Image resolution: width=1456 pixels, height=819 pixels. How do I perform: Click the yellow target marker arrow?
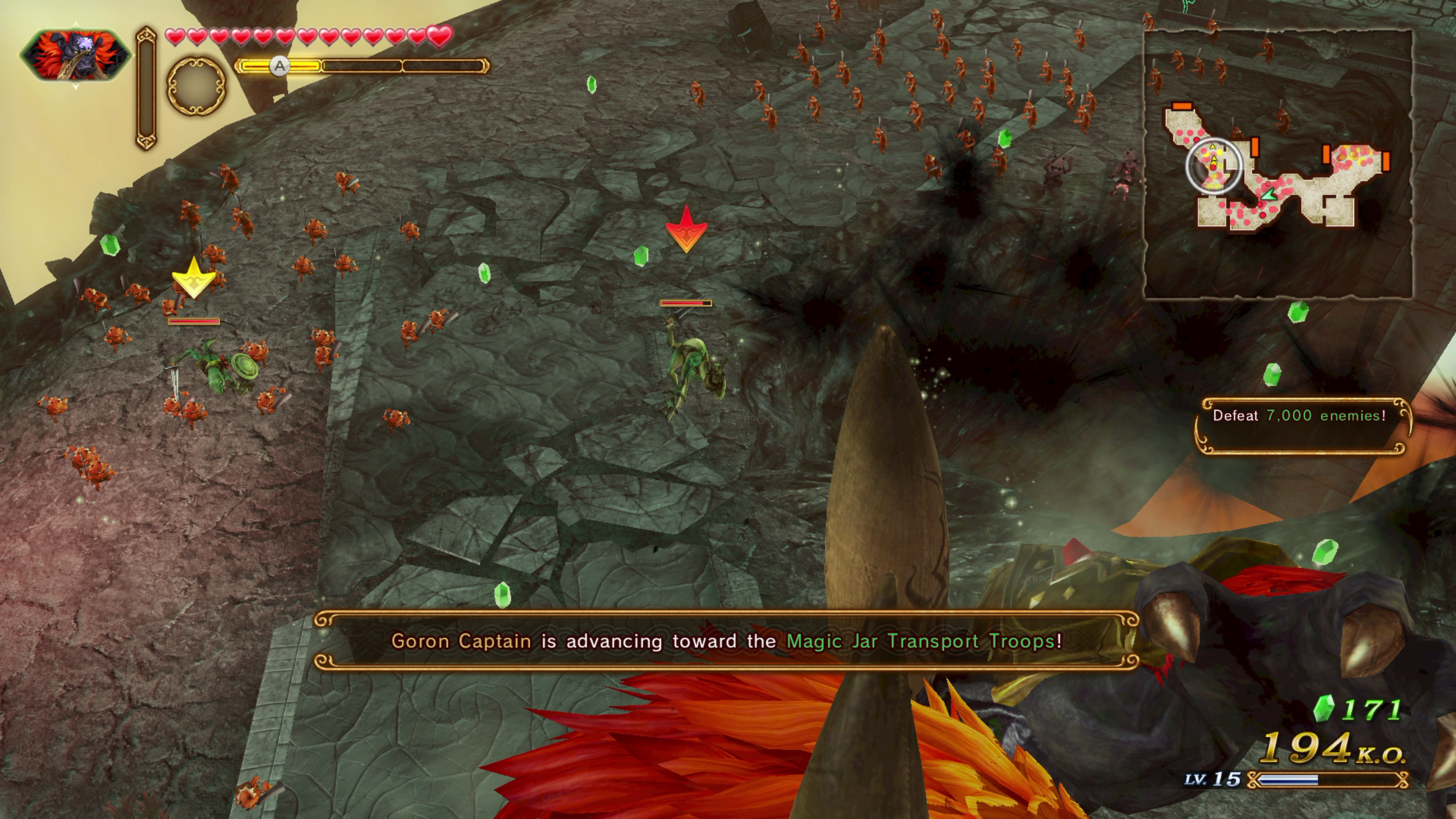pos(194,278)
